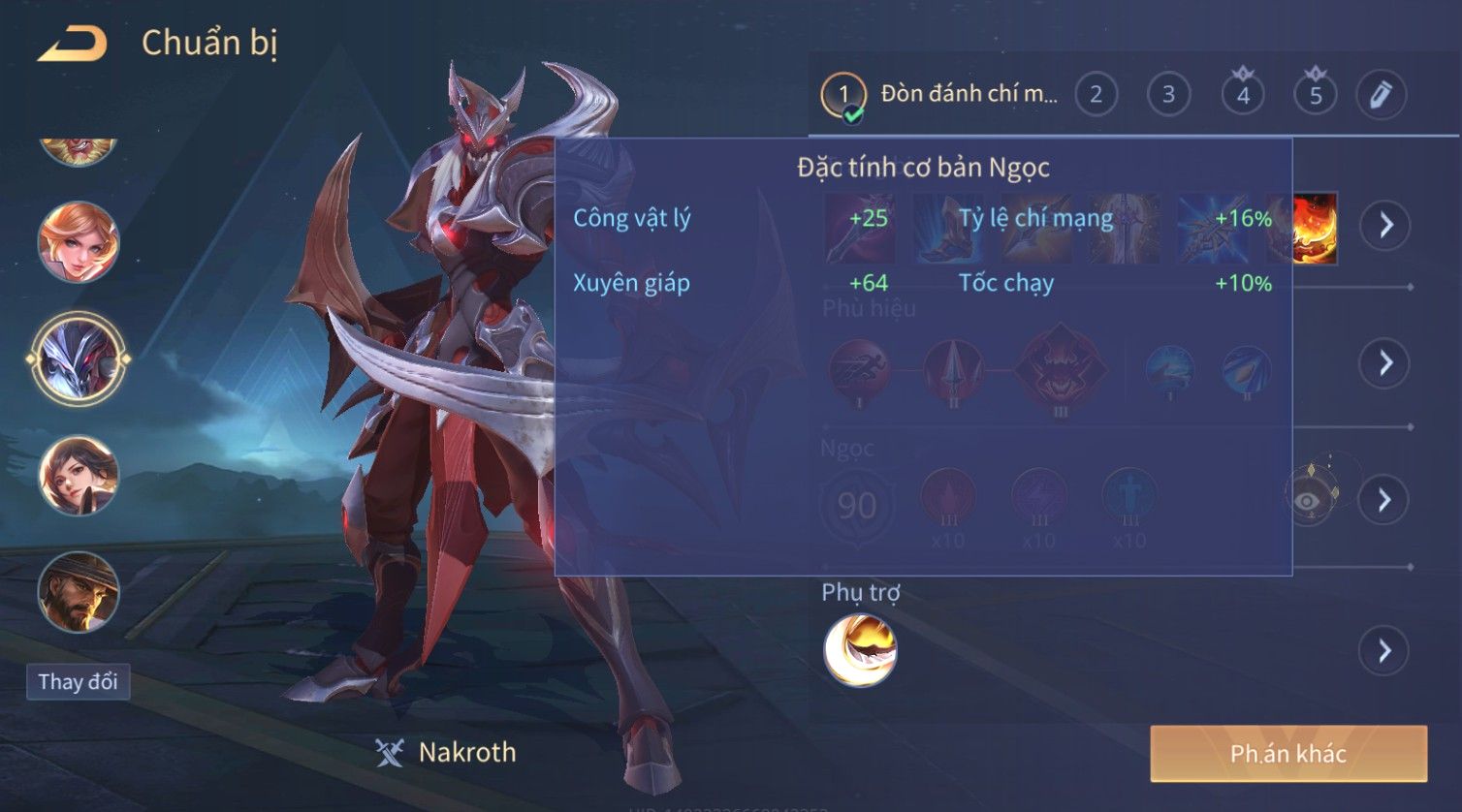Select the highlighted Nakroth portrait

coord(79,359)
